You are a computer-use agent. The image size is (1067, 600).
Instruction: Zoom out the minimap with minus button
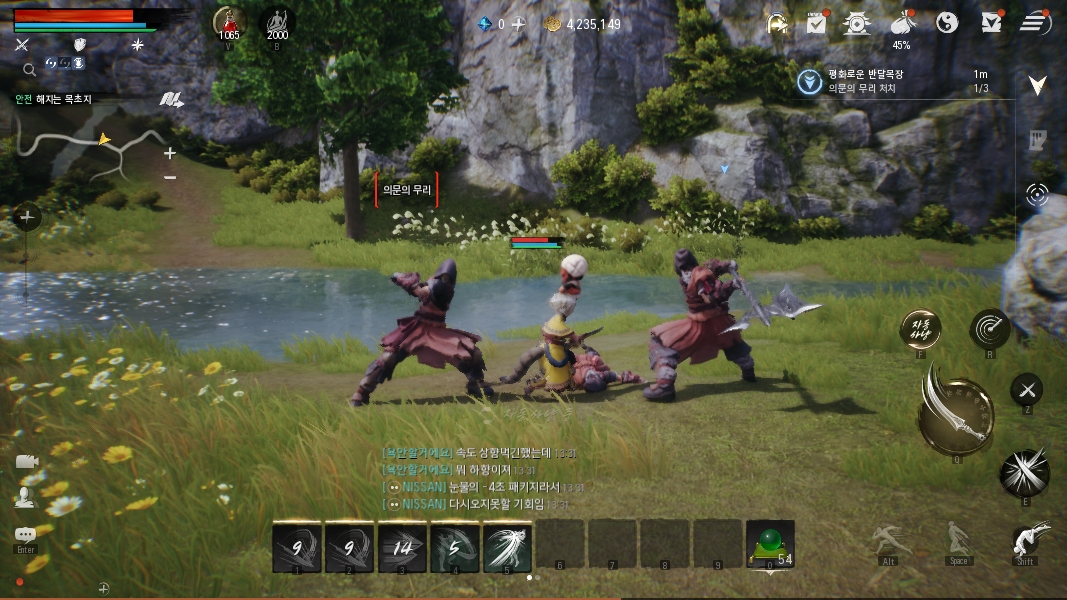170,177
